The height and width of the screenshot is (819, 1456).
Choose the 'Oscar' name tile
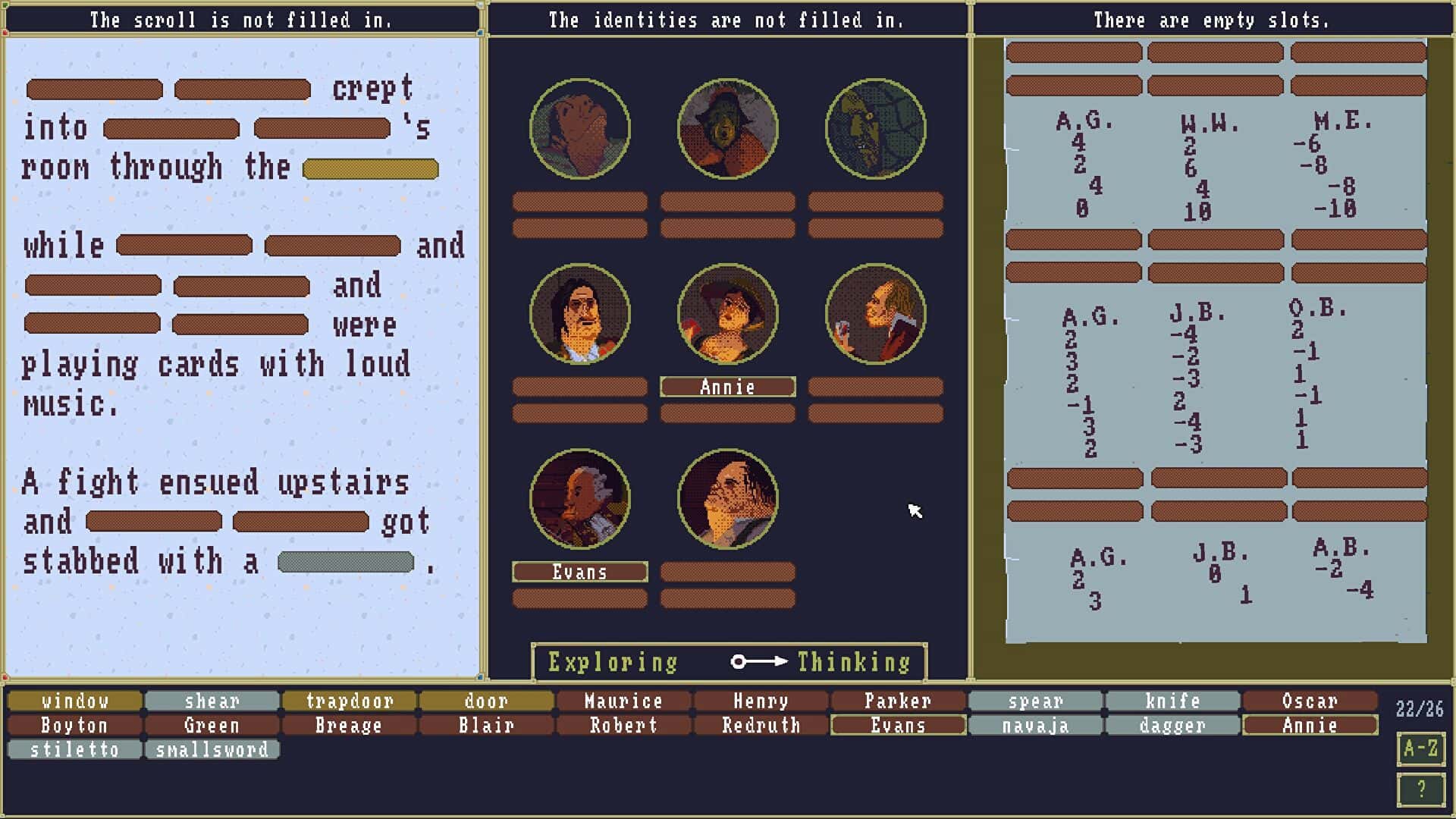1310,701
